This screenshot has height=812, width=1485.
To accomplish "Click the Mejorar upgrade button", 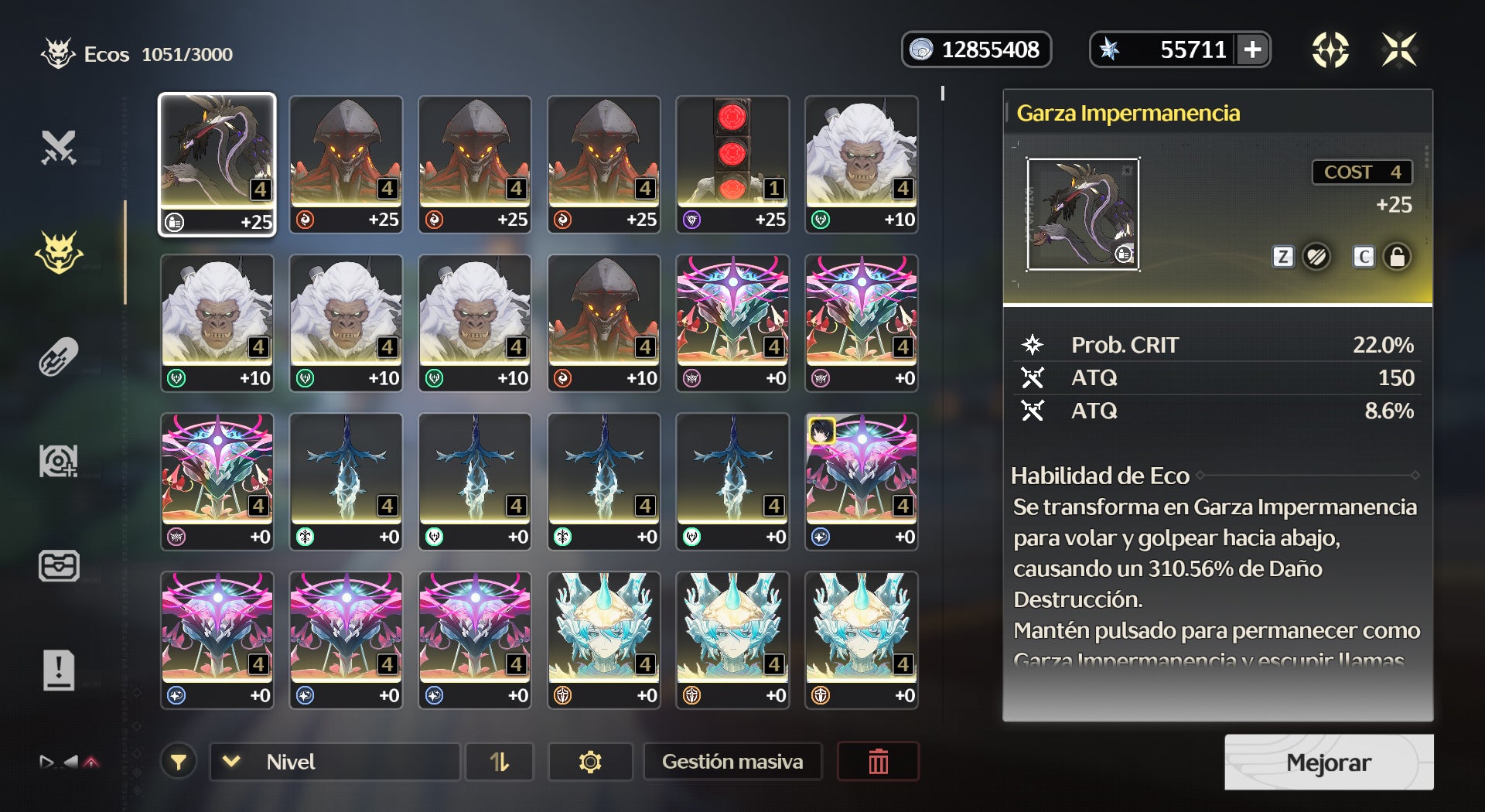I will [1328, 763].
